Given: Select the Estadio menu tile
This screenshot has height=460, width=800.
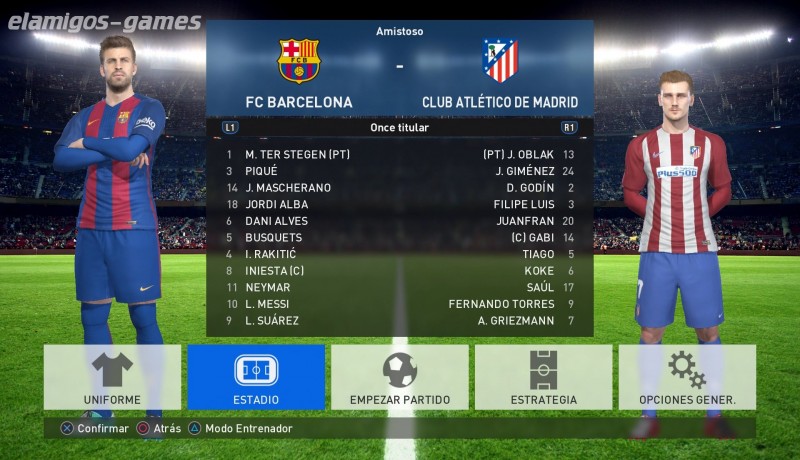Looking at the screenshot, I should point(256,377).
